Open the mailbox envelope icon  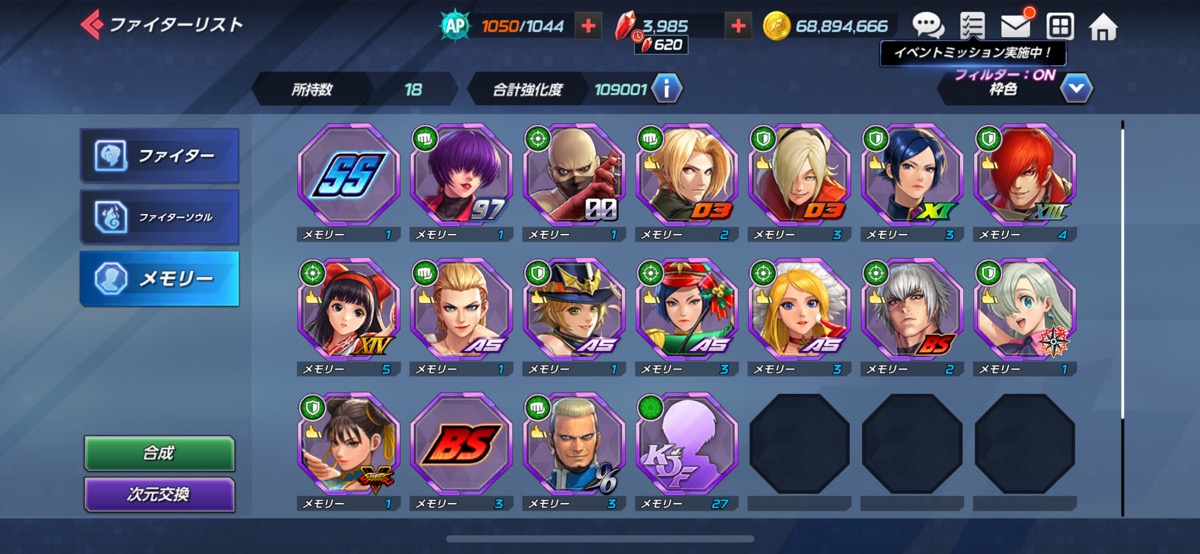pos(1016,26)
